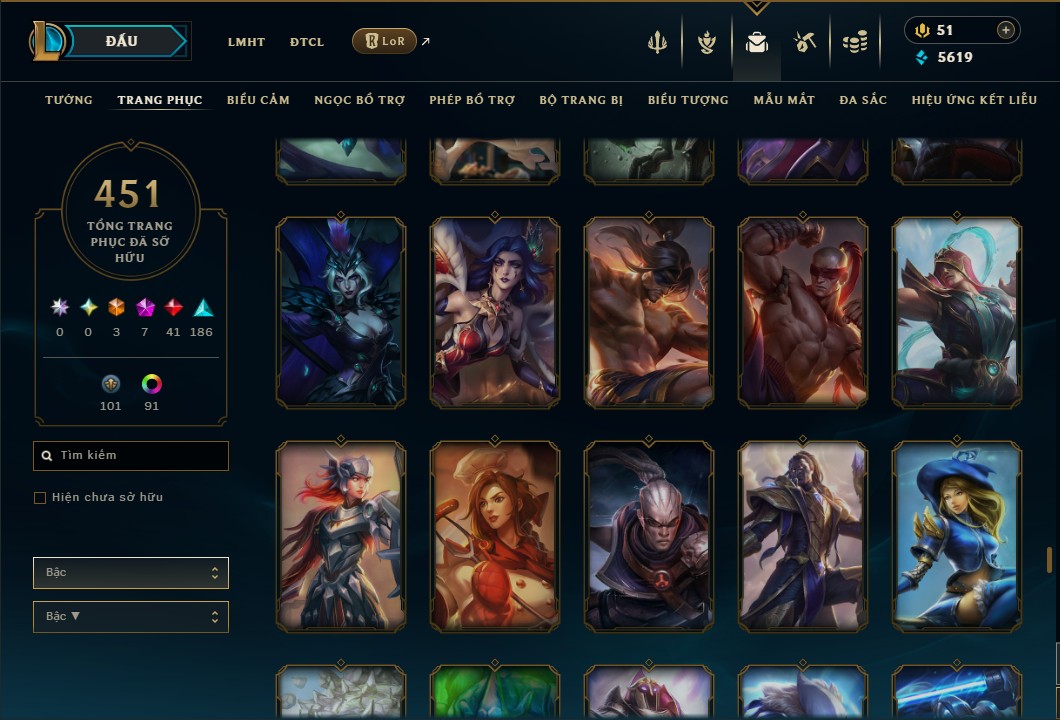The width and height of the screenshot is (1060, 720).
Task: Open the HIỆU ỨNG KẾT LIỄU tab
Action: click(974, 100)
